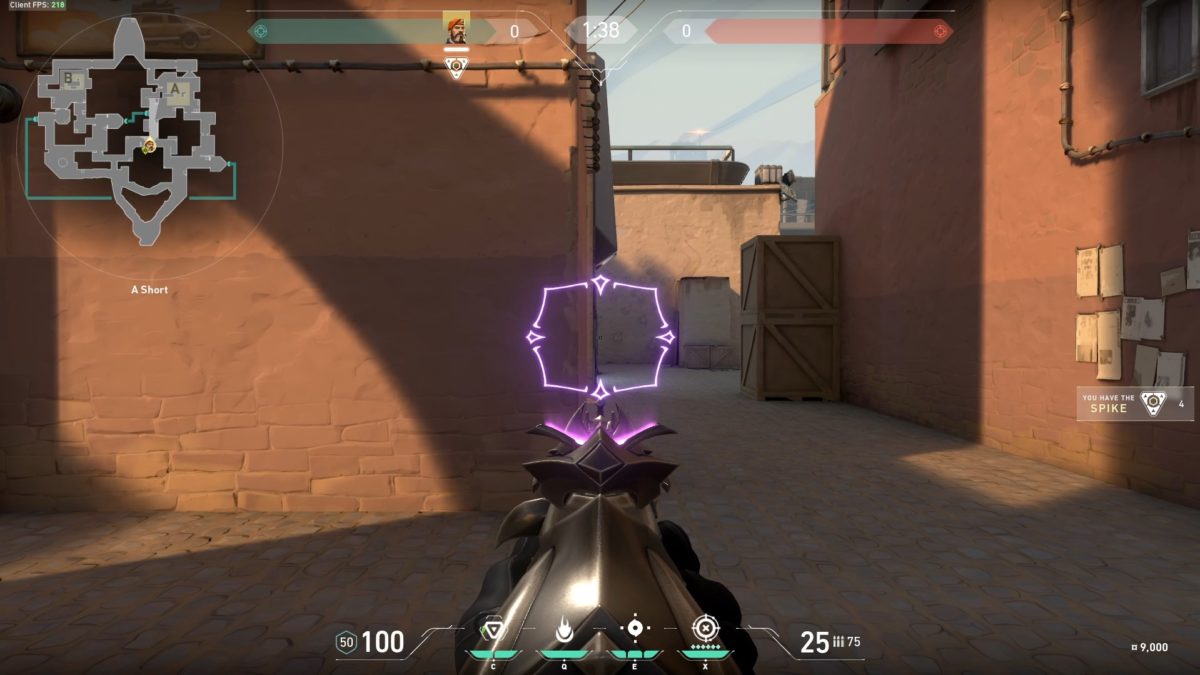1200x675 pixels.
Task: Choose the Sky Smoke ability icon
Action: tap(634, 629)
